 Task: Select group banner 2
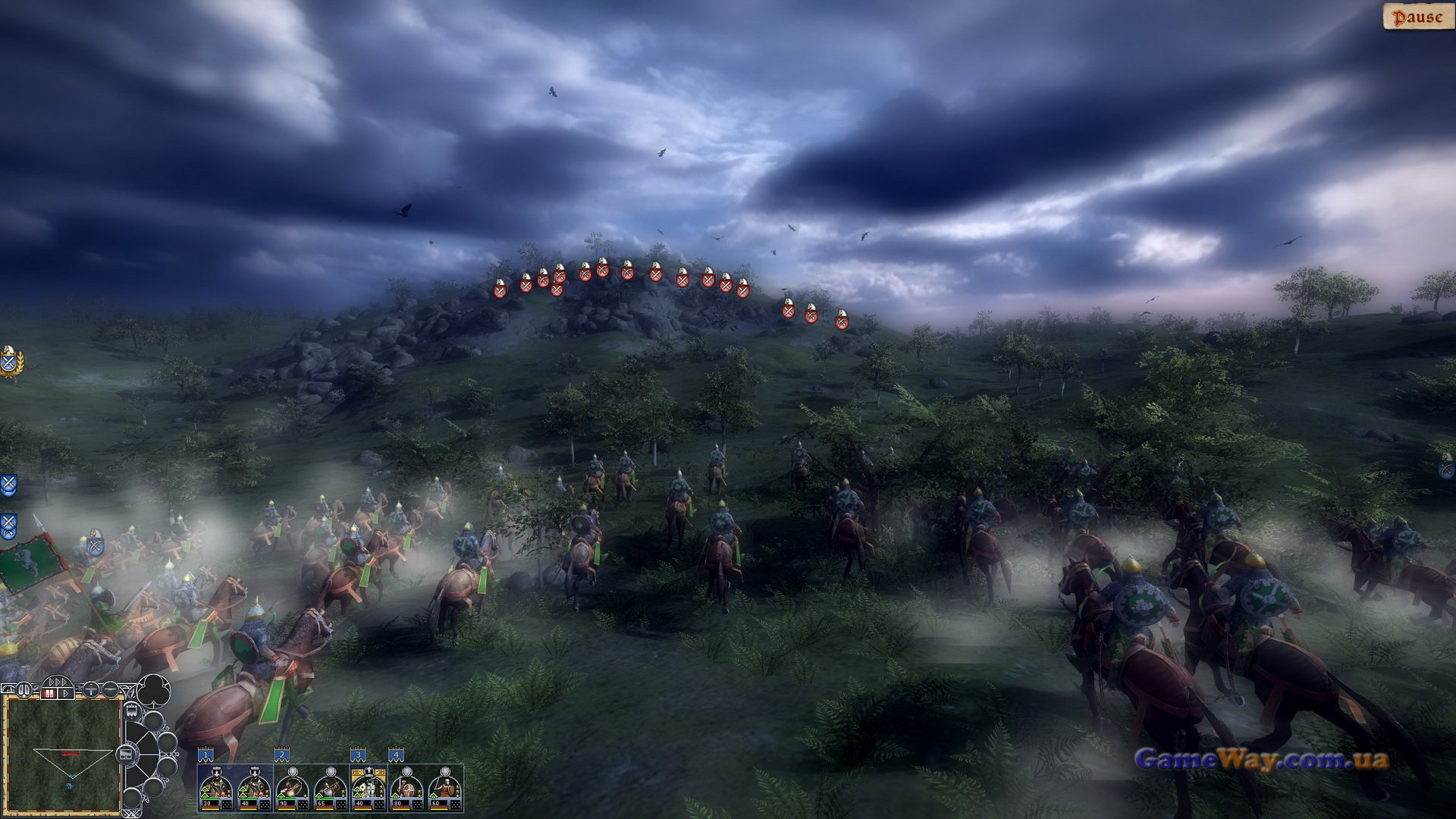coord(281,755)
